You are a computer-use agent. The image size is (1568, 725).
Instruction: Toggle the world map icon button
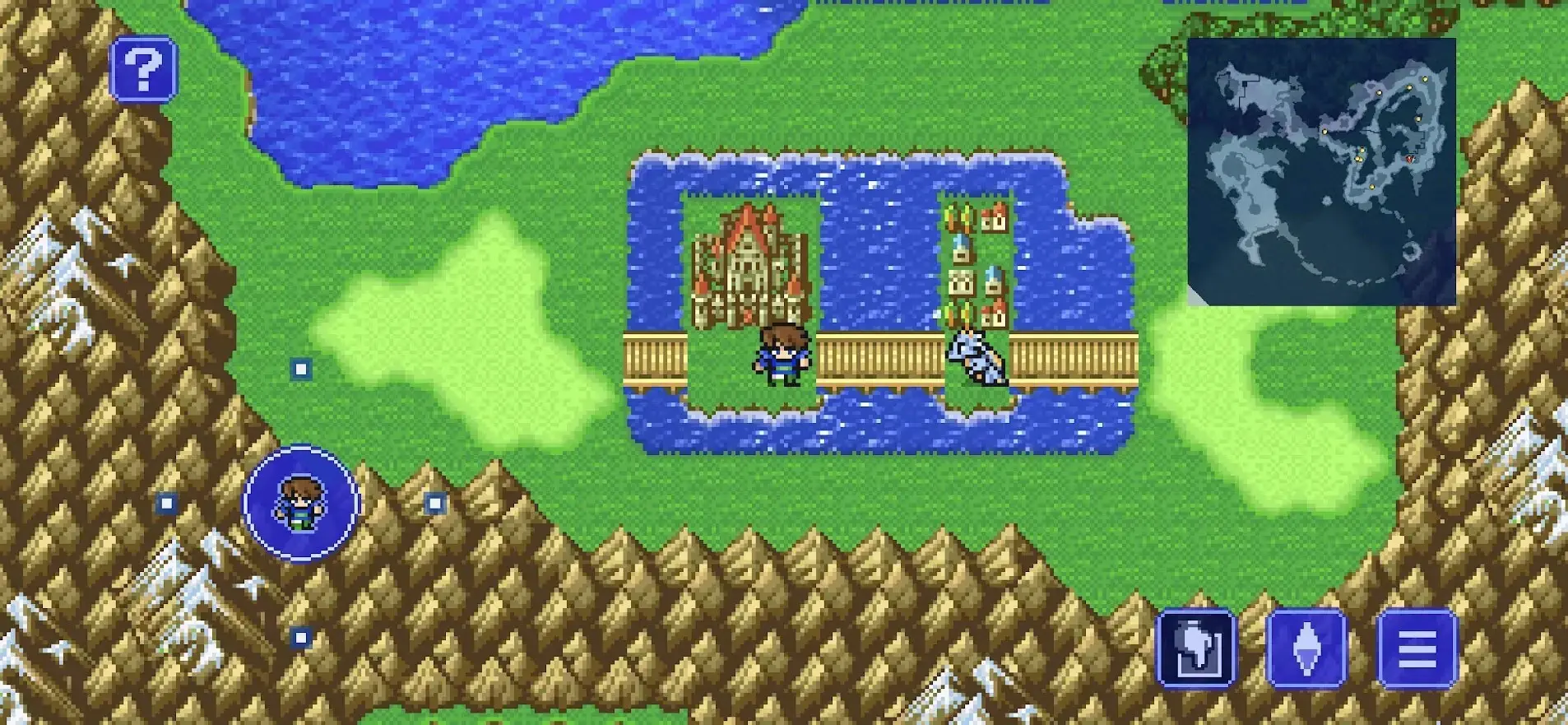click(x=1196, y=648)
